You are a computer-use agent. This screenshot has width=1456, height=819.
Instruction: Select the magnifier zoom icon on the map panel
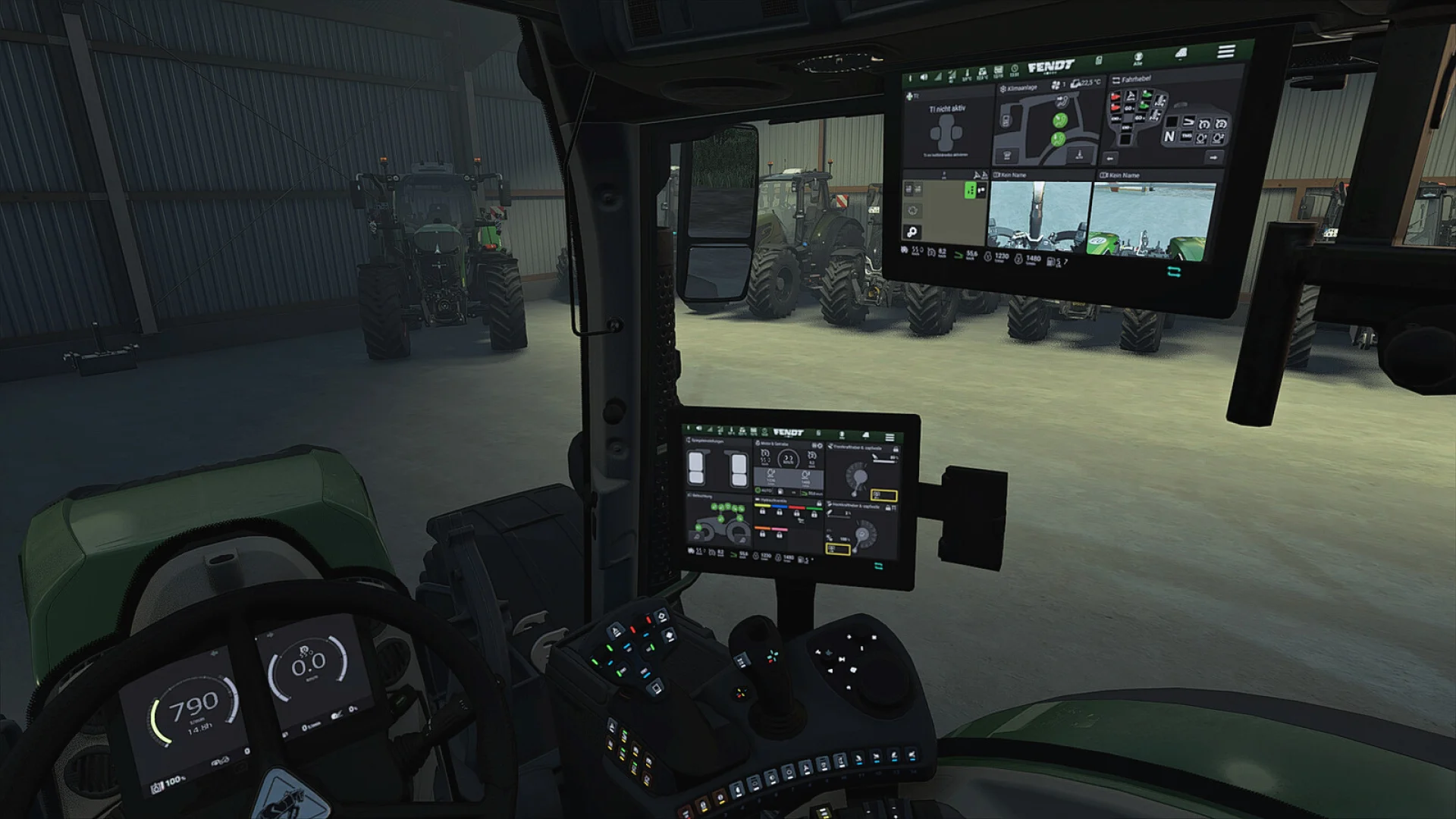(x=912, y=234)
